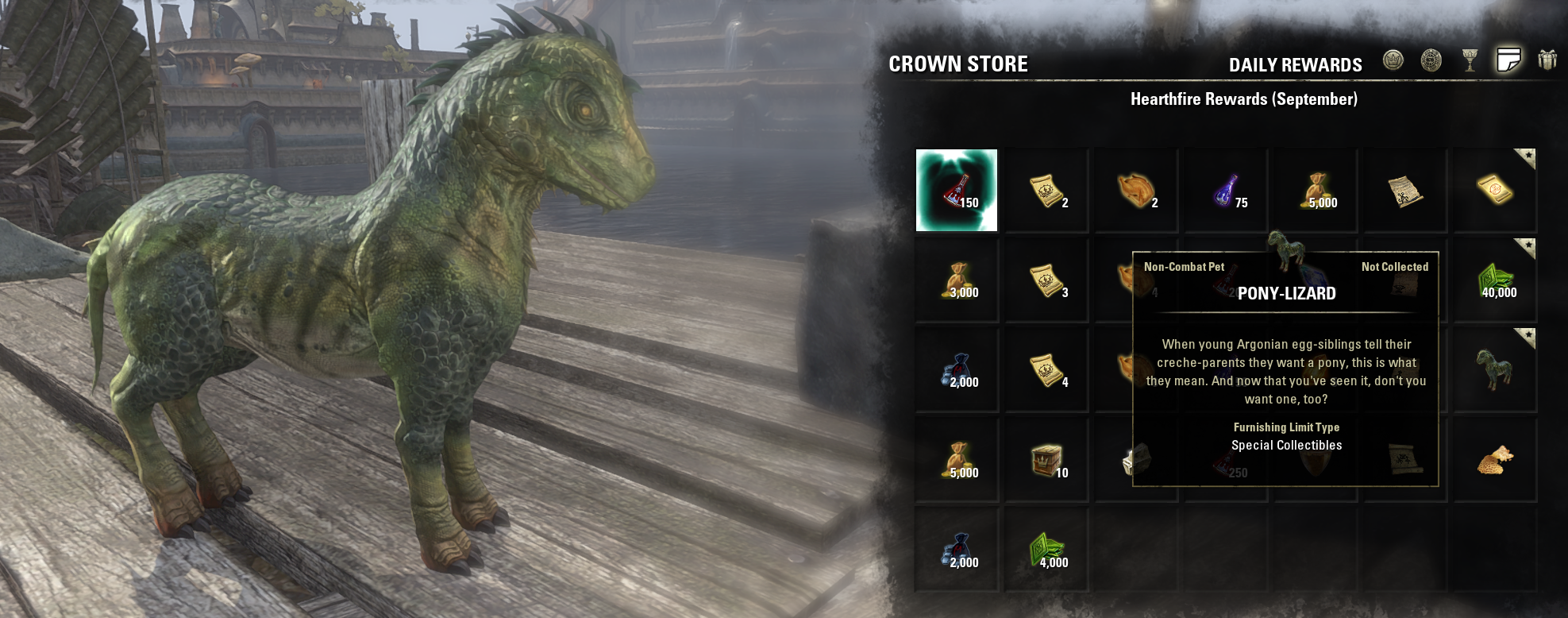Image resolution: width=1568 pixels, height=618 pixels.
Task: Open the crowned goblet tab
Action: (1470, 60)
